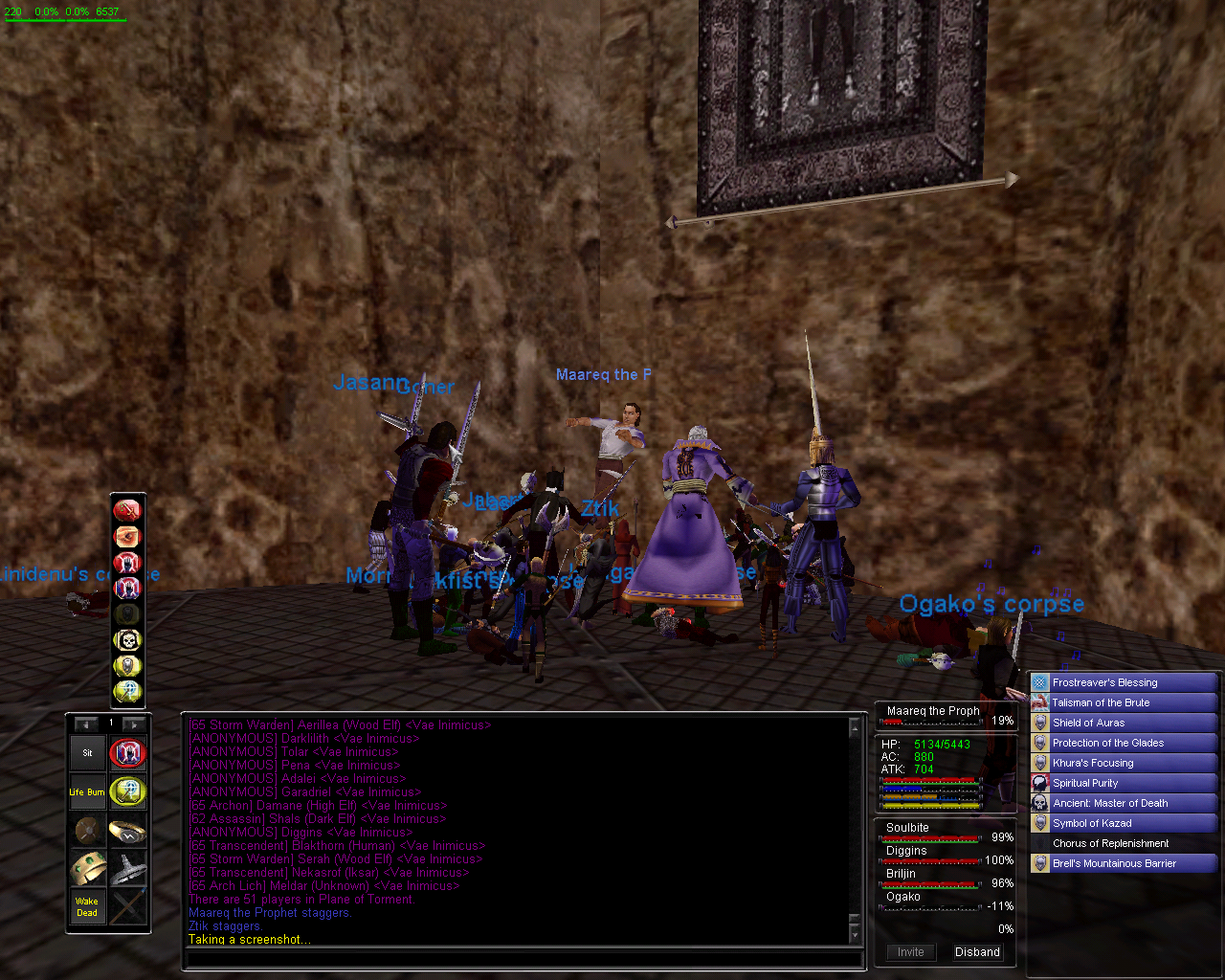Cast the eye-icon spell gem
The height and width of the screenshot is (980, 1225).
point(127,536)
